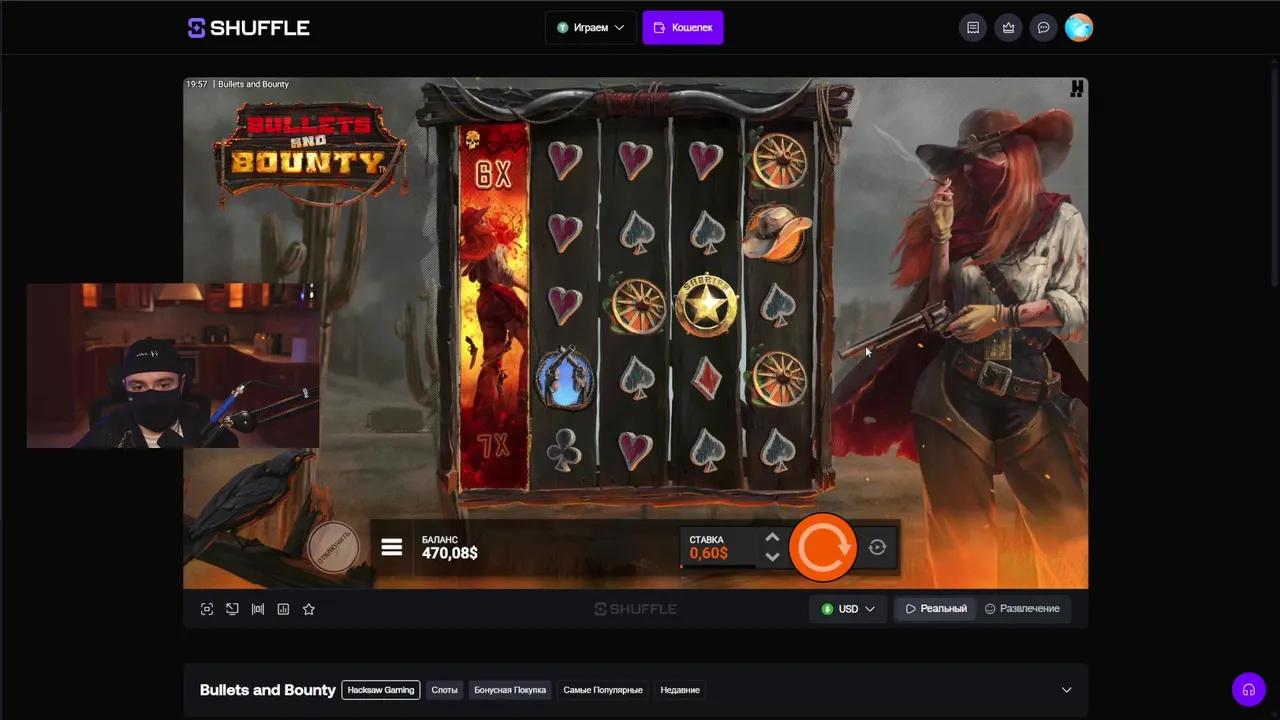The width and height of the screenshot is (1280, 720).
Task: Open the theater mode icon
Action: pos(232,608)
